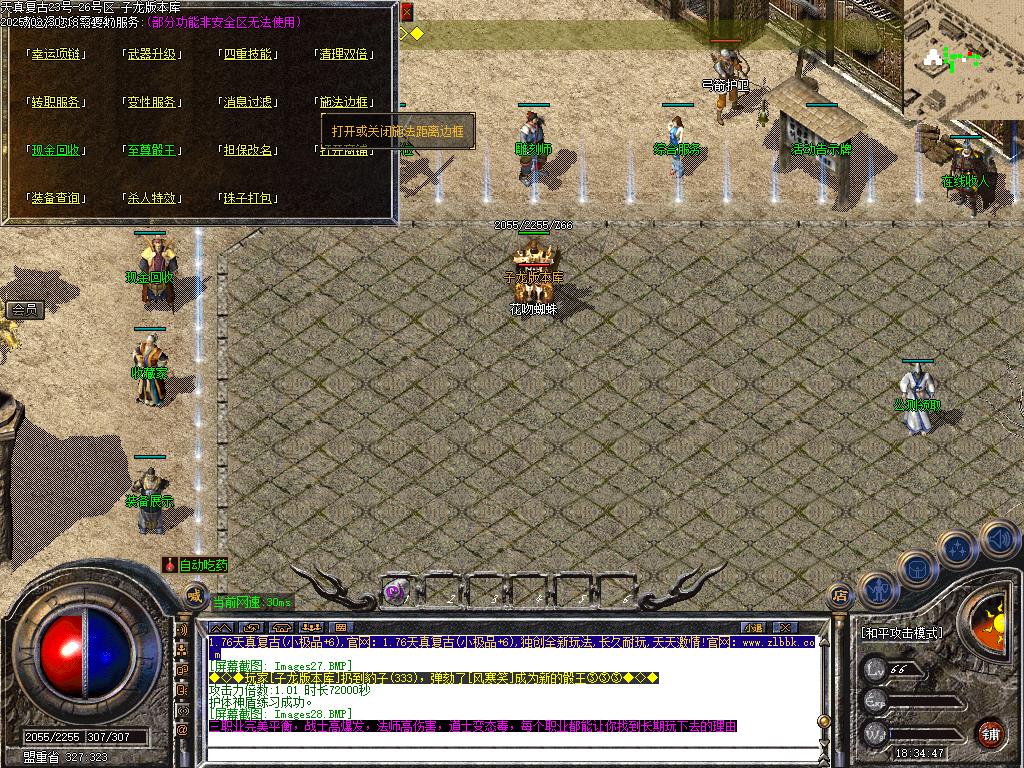The image size is (1024, 768).
Task: Select the purple item in the hotbar
Action: [395, 591]
